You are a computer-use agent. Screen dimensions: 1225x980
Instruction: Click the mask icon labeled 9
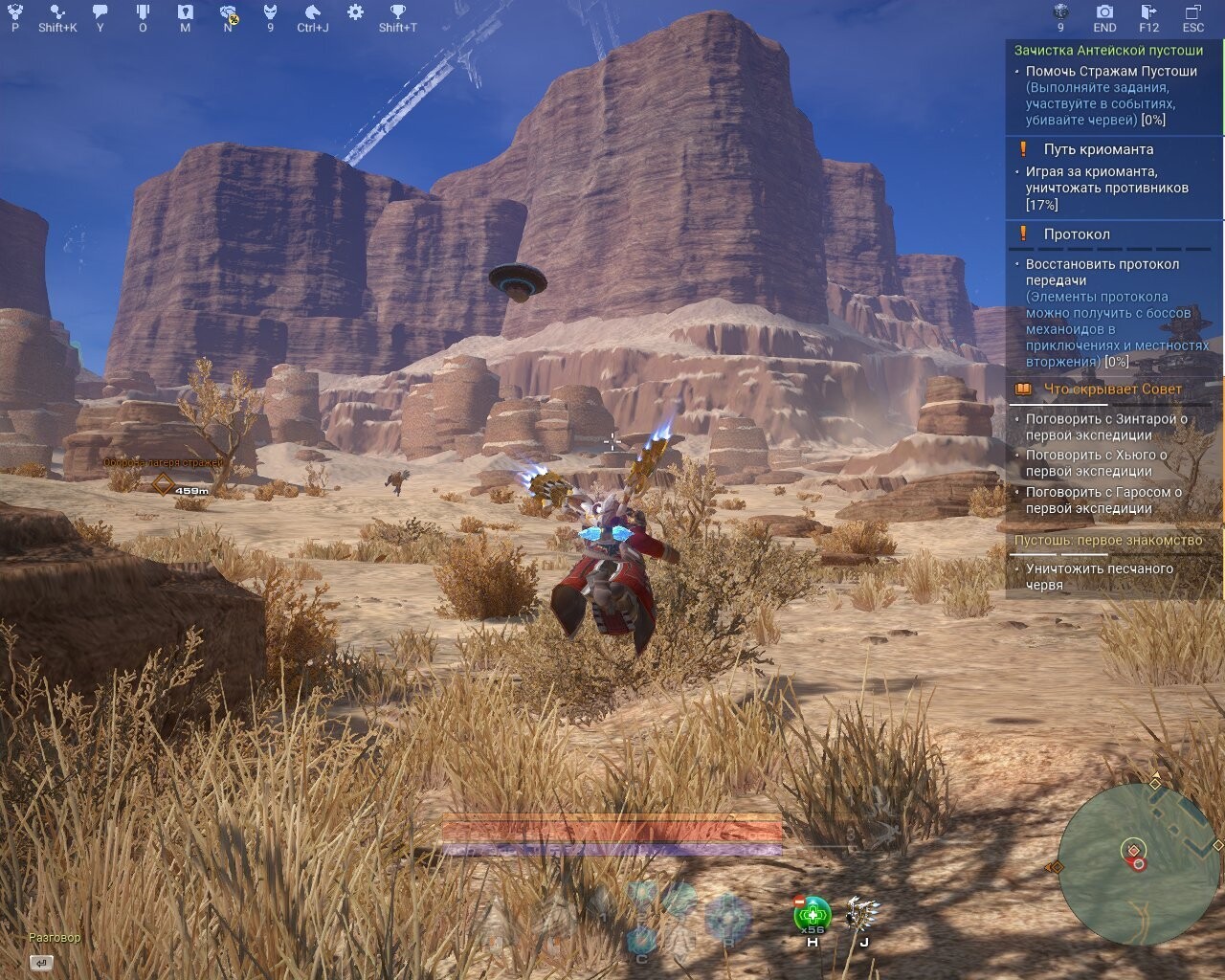click(x=271, y=12)
